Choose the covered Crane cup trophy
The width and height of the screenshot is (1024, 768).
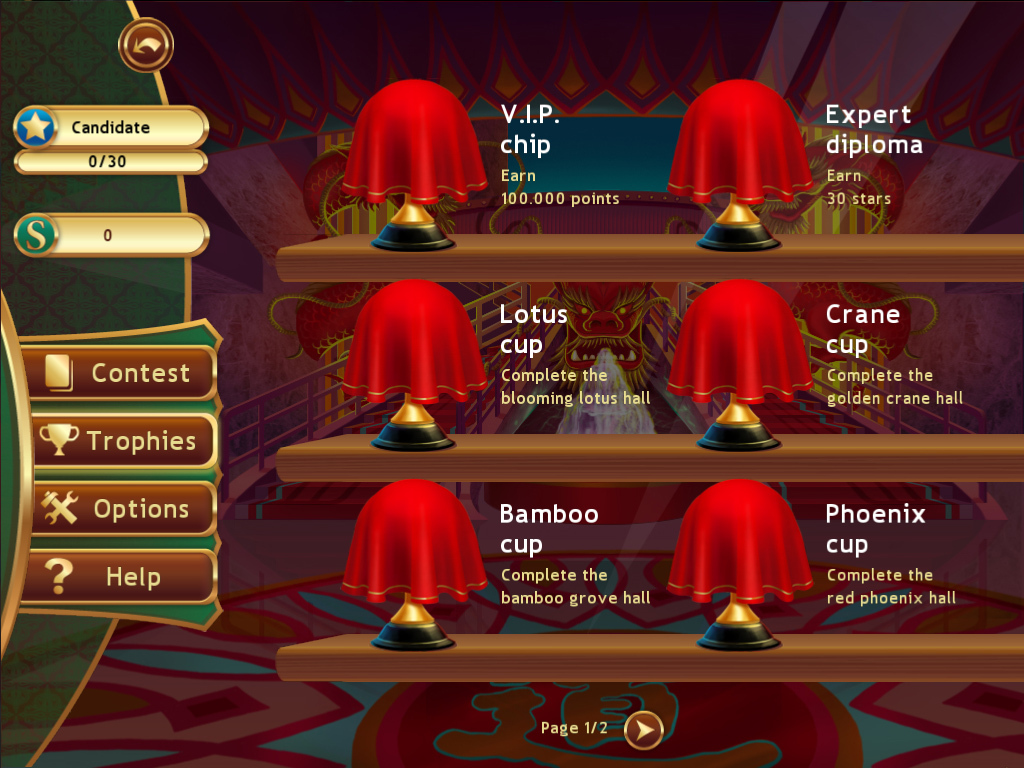[x=739, y=360]
